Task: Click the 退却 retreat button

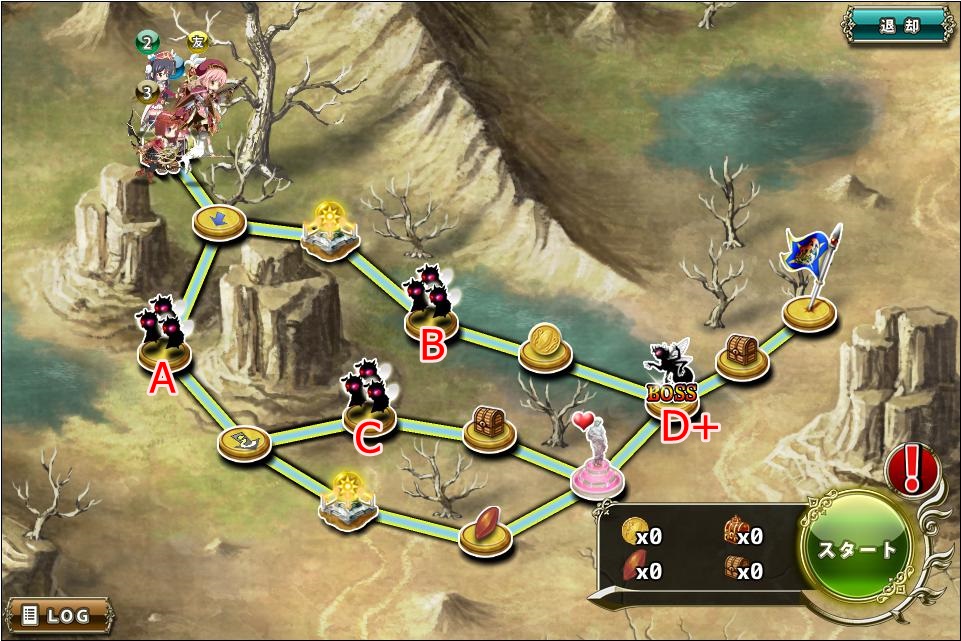Action: click(897, 25)
